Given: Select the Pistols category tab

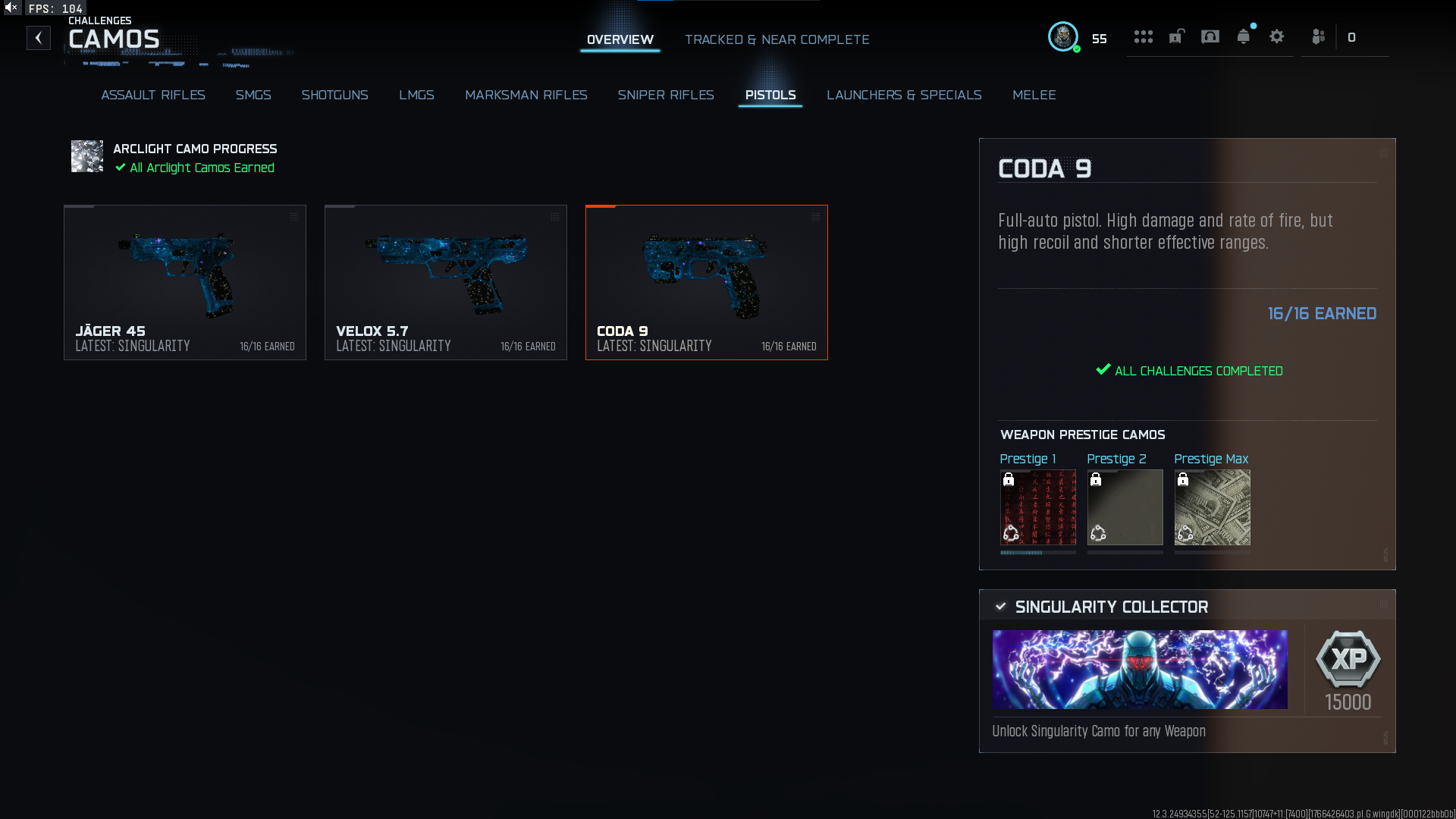Looking at the screenshot, I should coord(770,95).
